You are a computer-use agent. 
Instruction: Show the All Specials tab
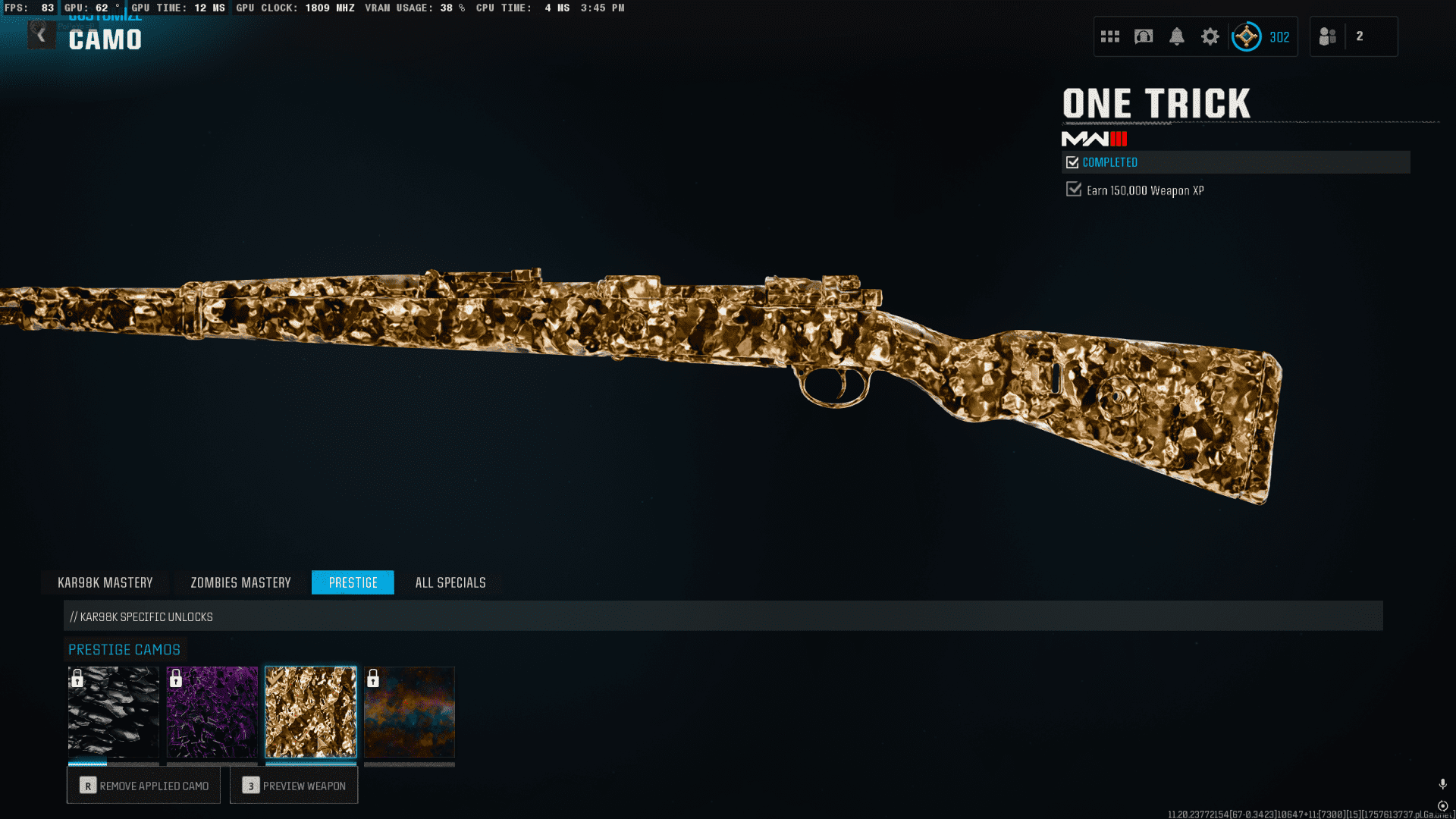click(x=450, y=582)
